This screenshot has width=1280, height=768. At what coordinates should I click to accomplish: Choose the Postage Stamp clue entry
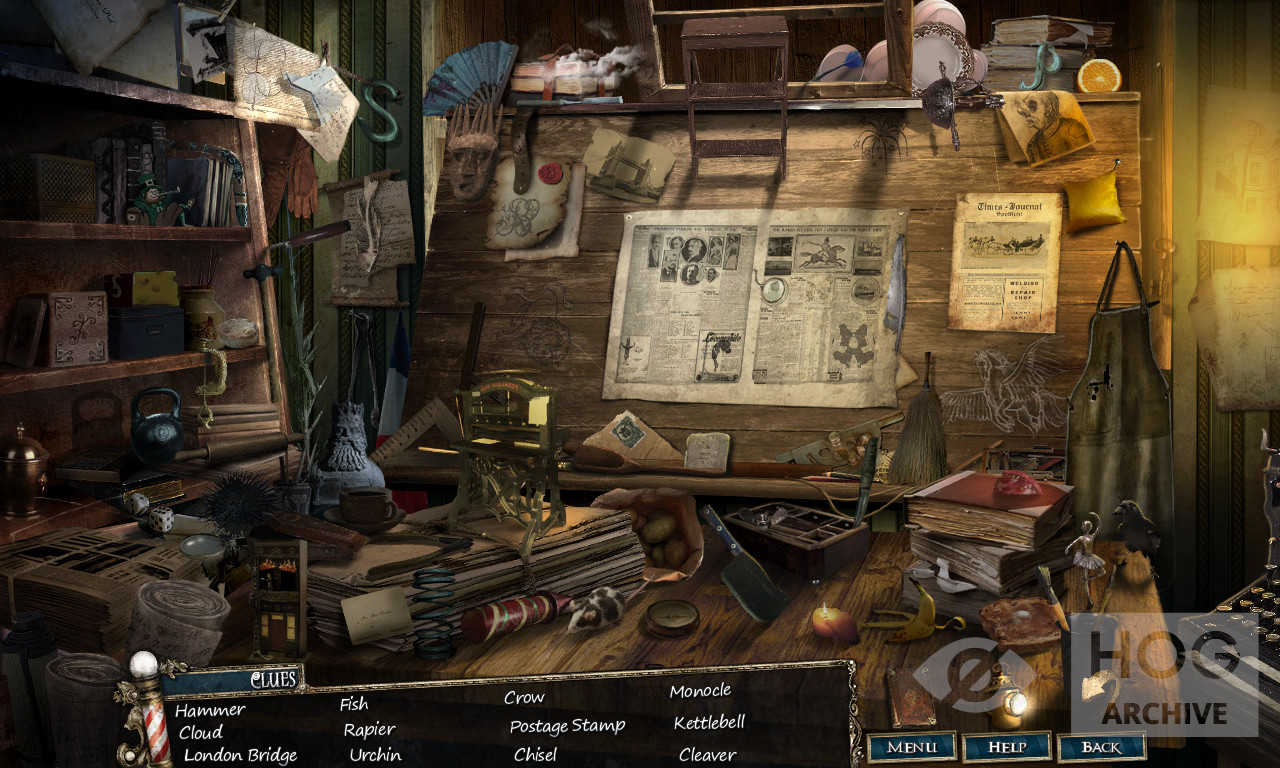click(x=567, y=726)
